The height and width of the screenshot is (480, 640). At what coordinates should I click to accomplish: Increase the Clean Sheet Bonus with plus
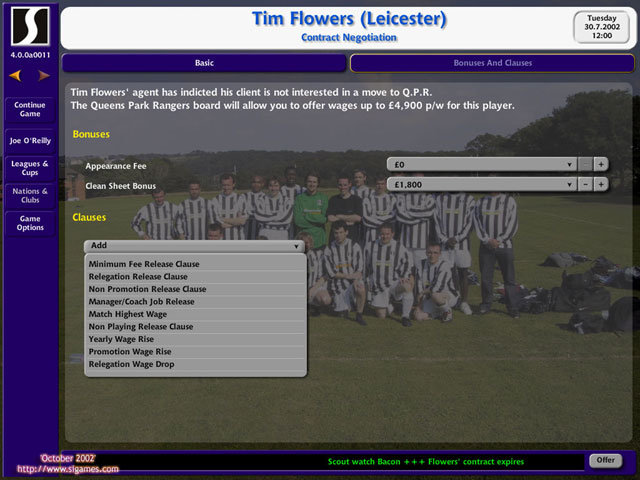tap(601, 184)
